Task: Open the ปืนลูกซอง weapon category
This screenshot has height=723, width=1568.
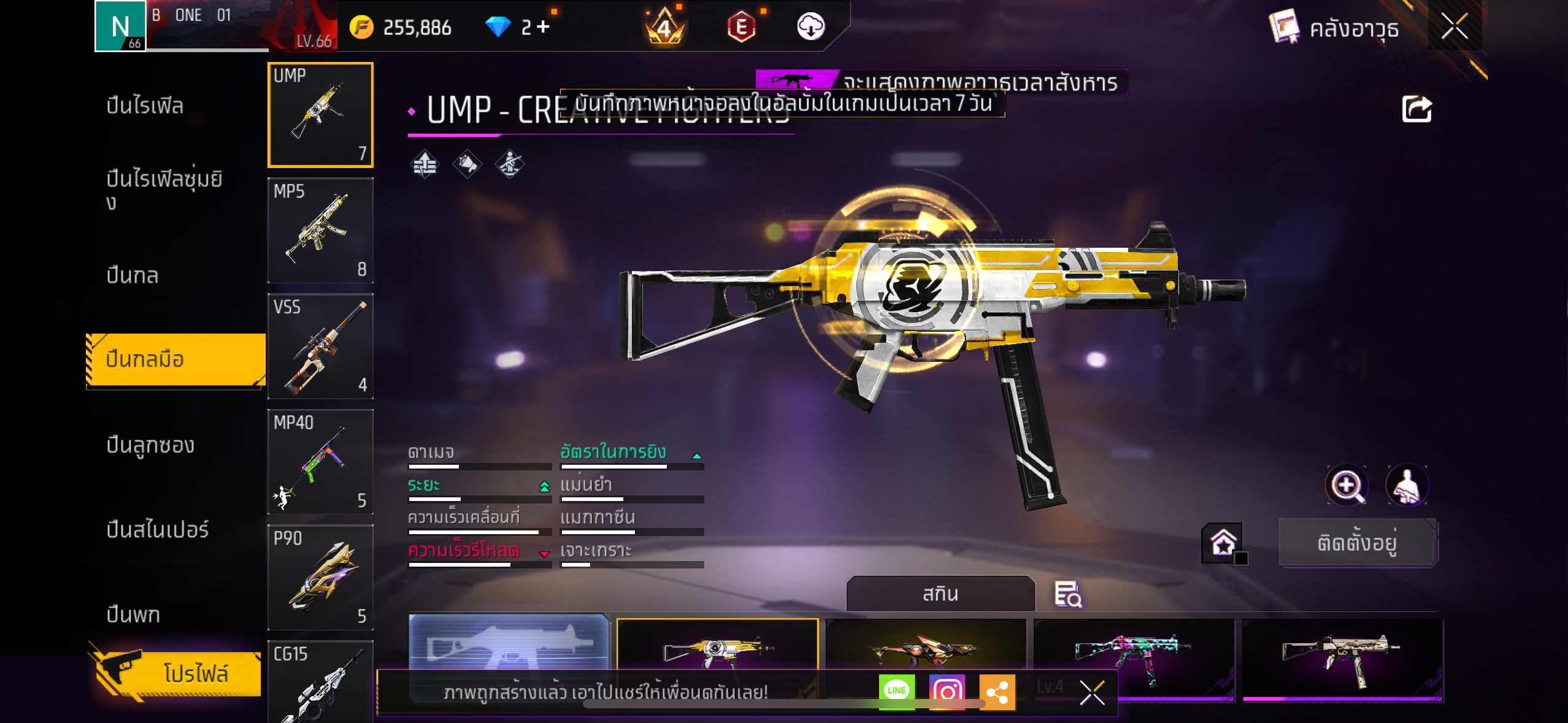Action: pyautogui.click(x=150, y=445)
